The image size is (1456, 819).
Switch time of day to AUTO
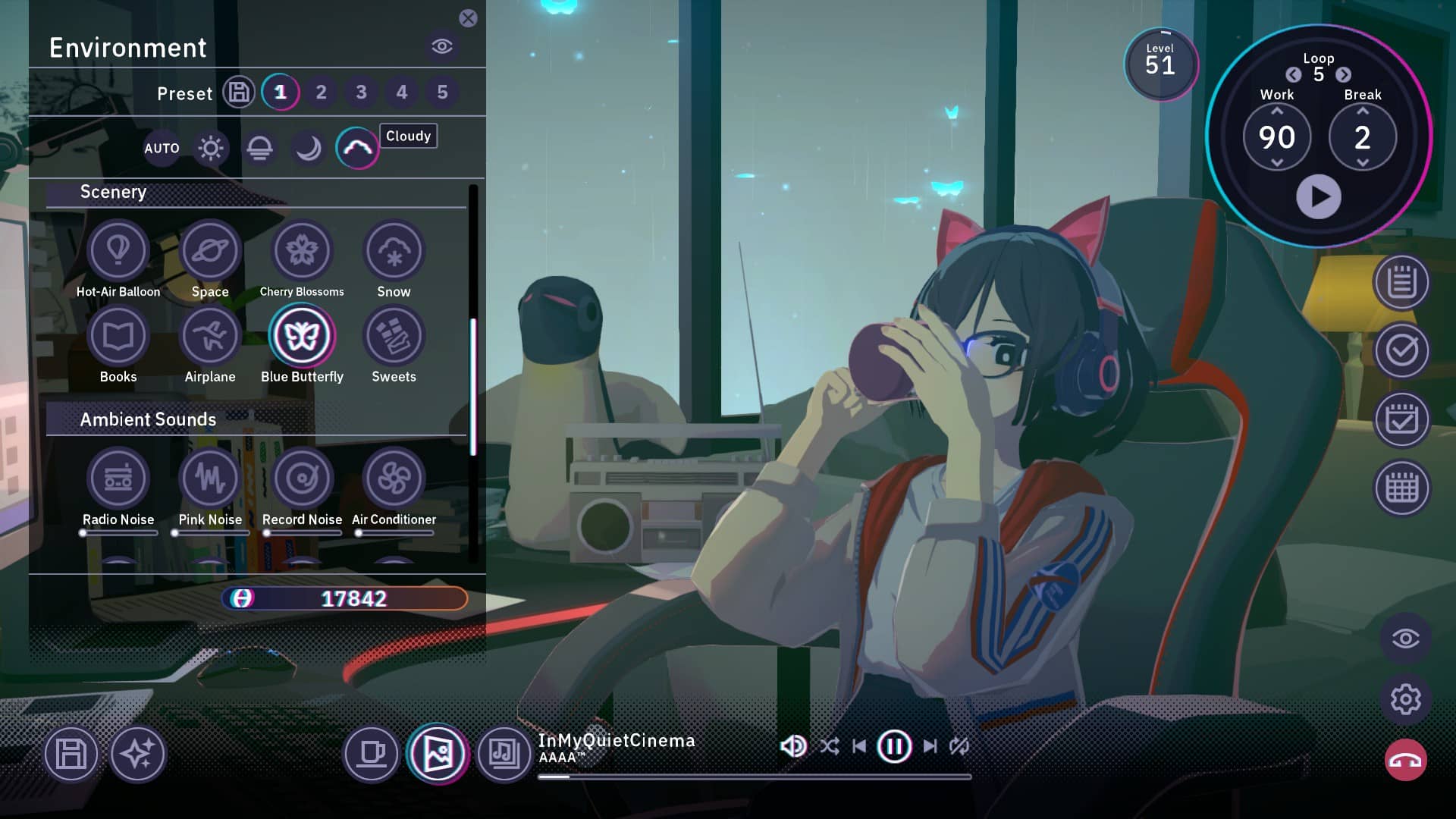click(162, 148)
